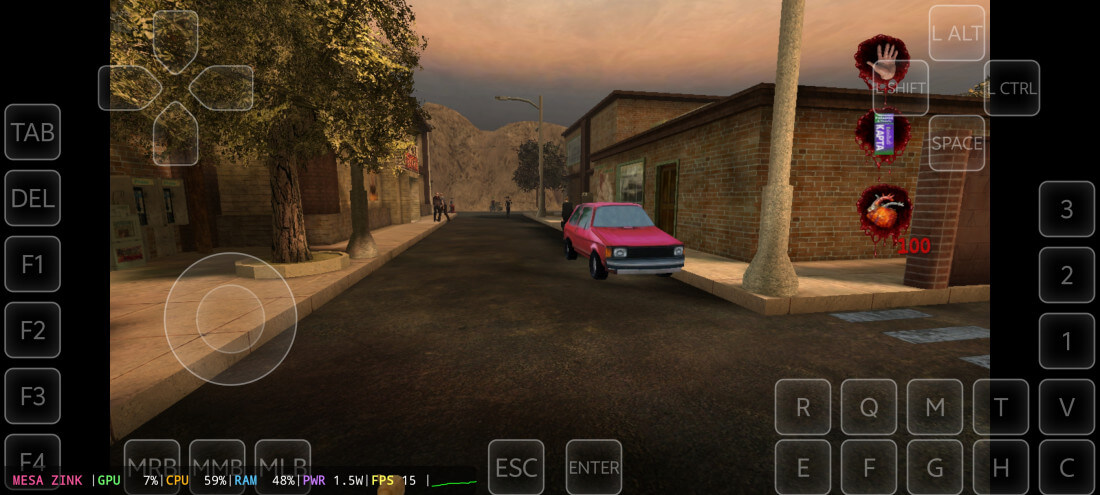Tap the R on-screen button
Viewport: 1100px width, 495px height.
[x=803, y=407]
